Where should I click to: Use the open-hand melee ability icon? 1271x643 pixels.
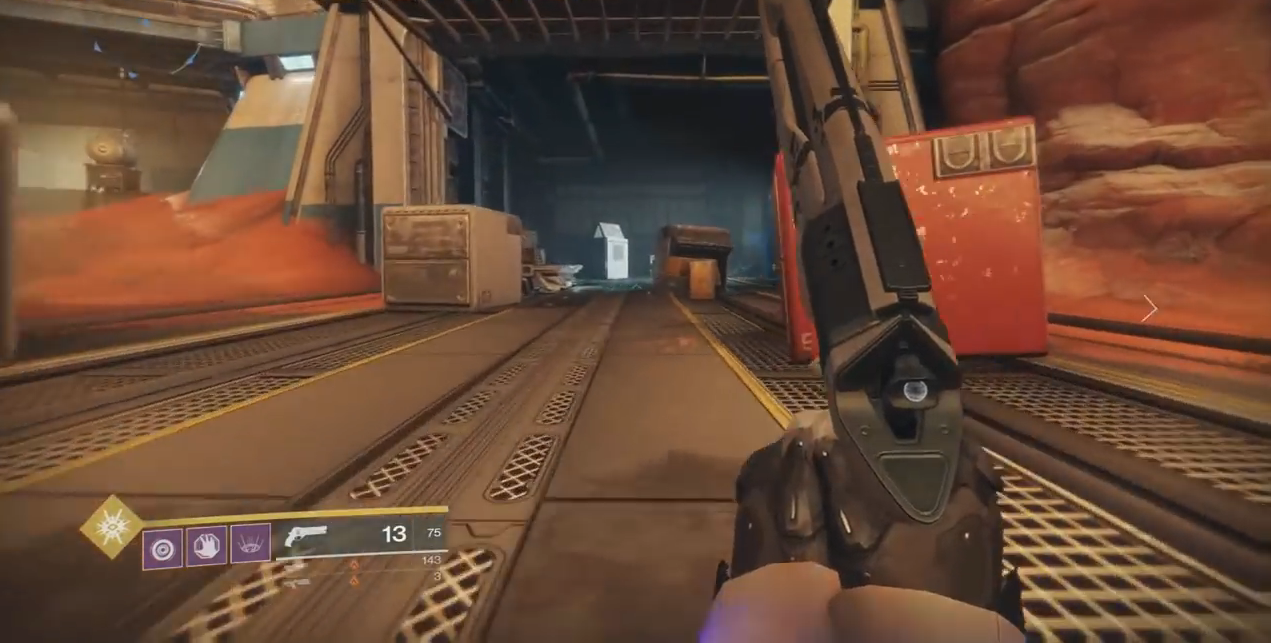pos(206,546)
